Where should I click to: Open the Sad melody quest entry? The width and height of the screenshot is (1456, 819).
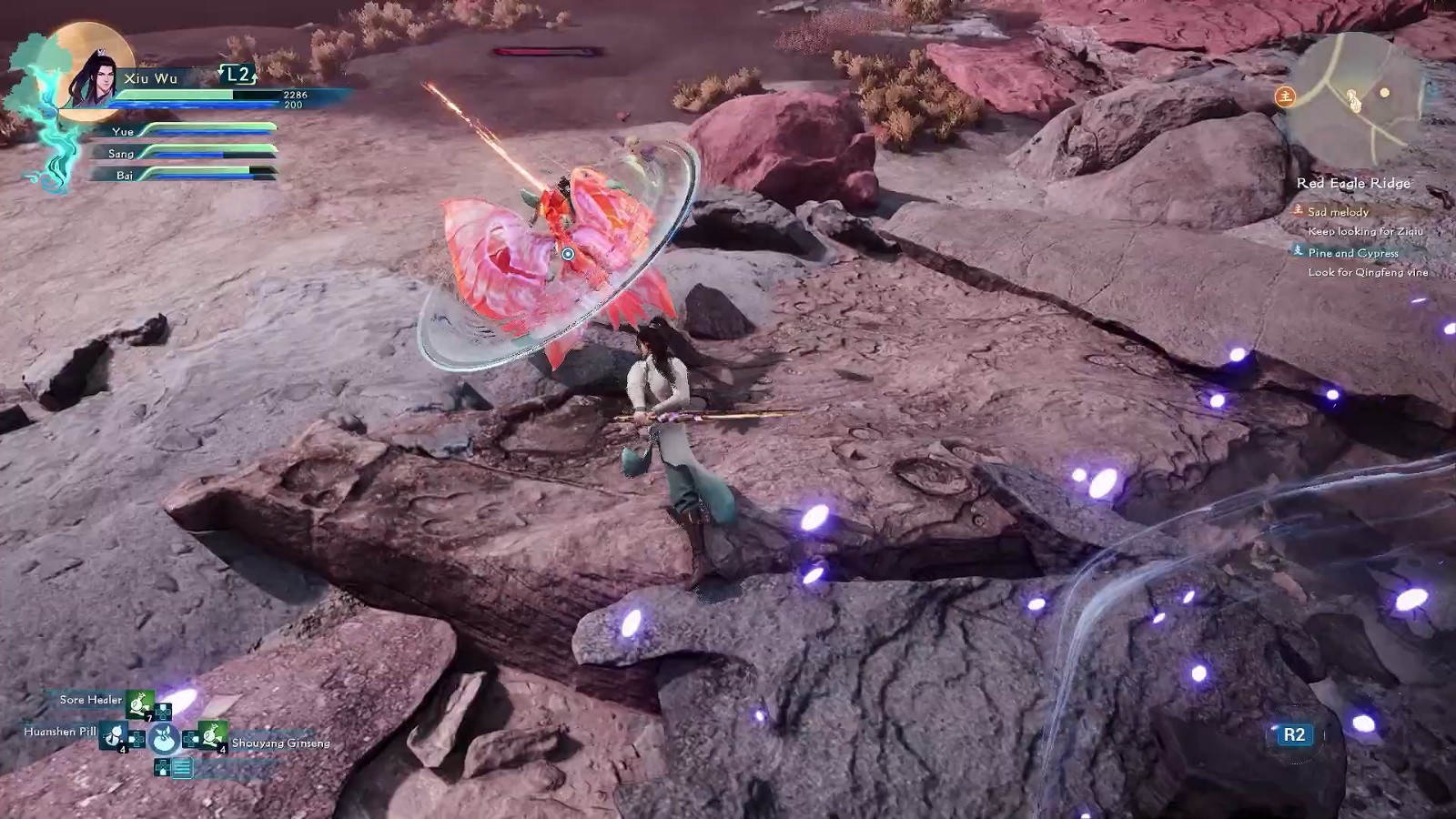click(x=1338, y=212)
